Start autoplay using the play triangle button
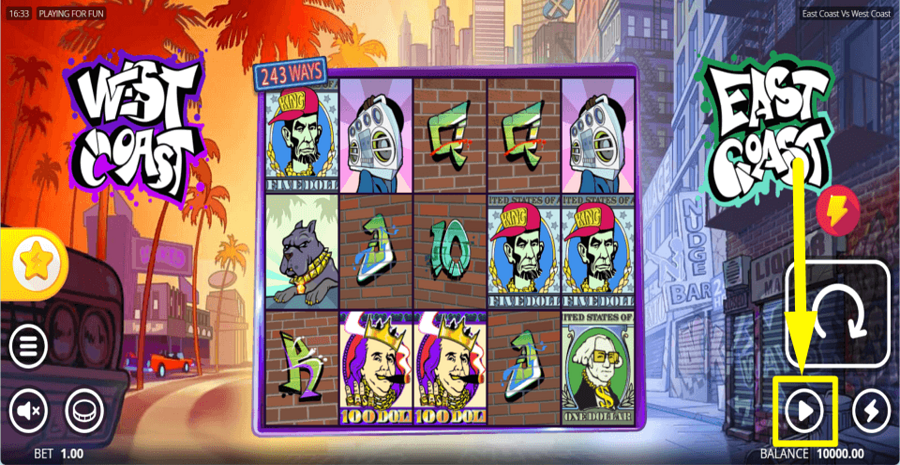The height and width of the screenshot is (465, 900). click(804, 410)
